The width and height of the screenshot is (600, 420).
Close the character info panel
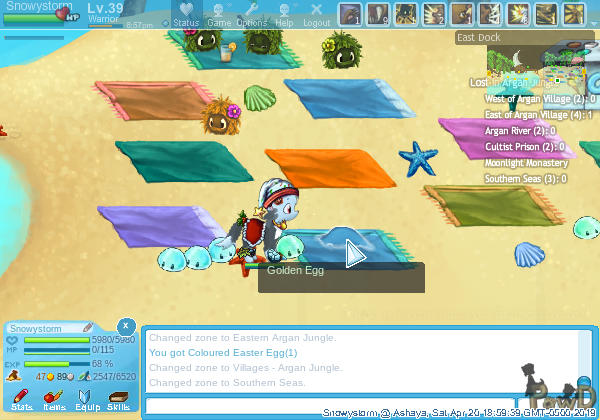[x=125, y=326]
